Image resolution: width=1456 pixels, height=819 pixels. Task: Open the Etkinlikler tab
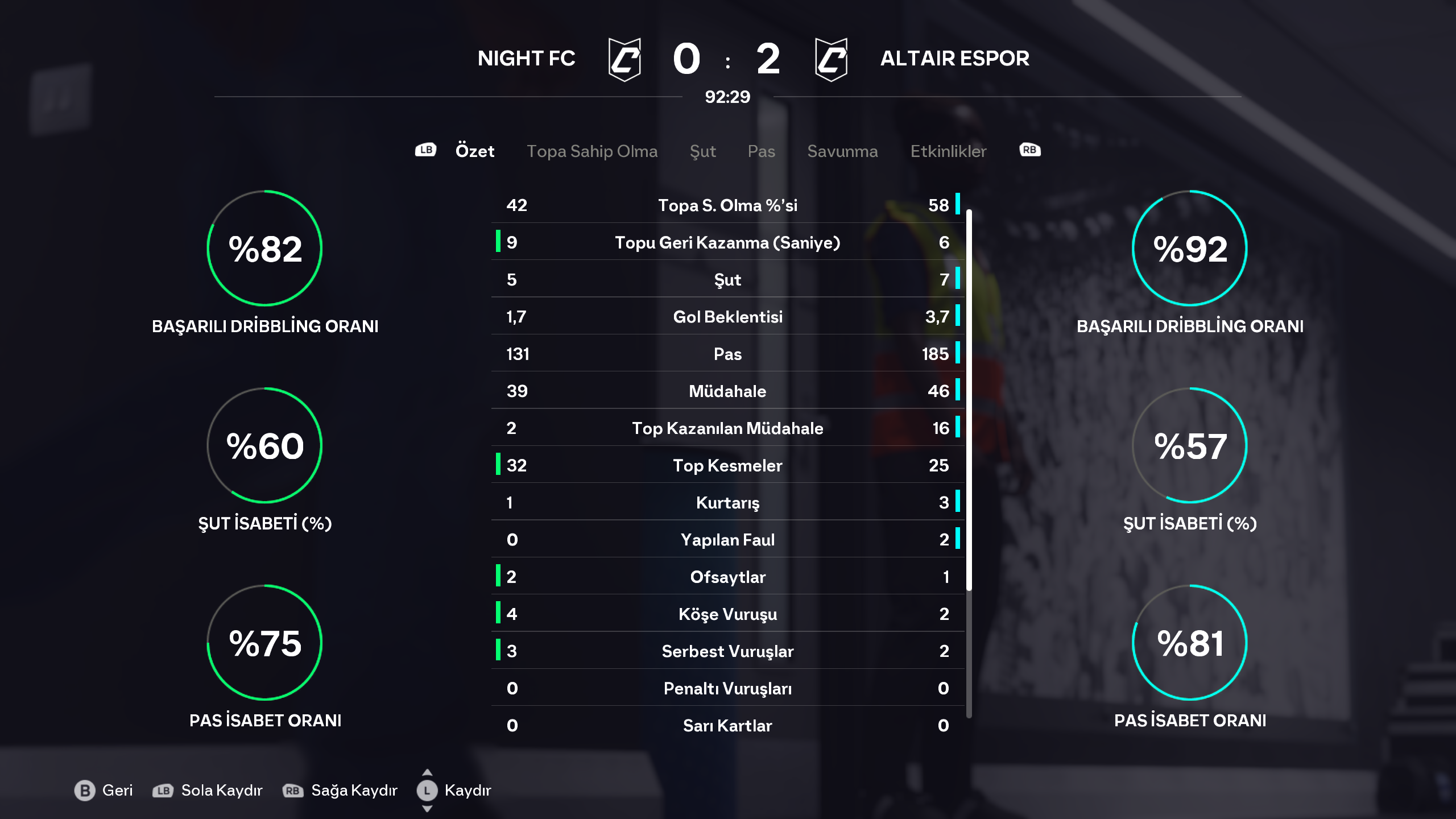[x=948, y=151]
